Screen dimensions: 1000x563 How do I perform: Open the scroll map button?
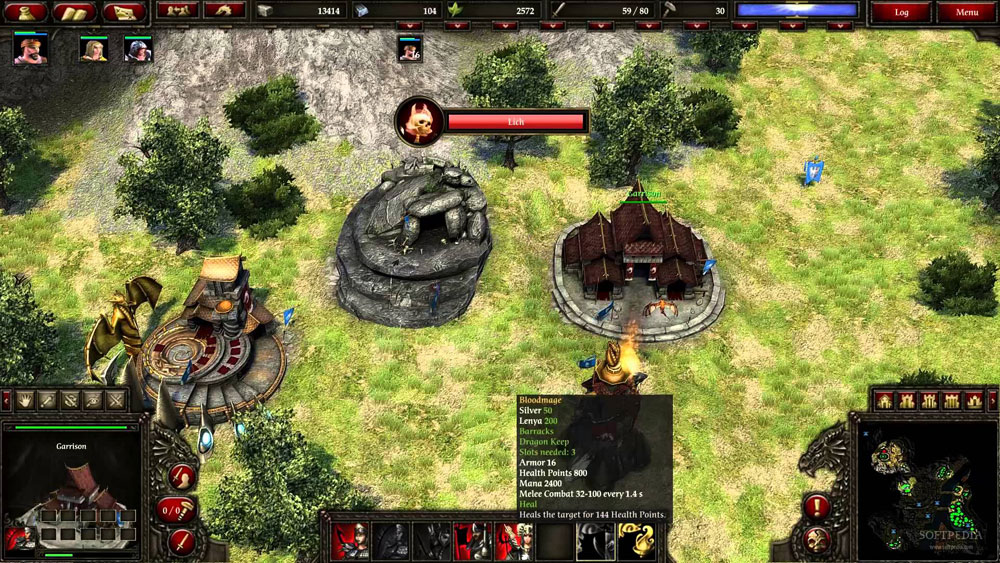[124, 12]
